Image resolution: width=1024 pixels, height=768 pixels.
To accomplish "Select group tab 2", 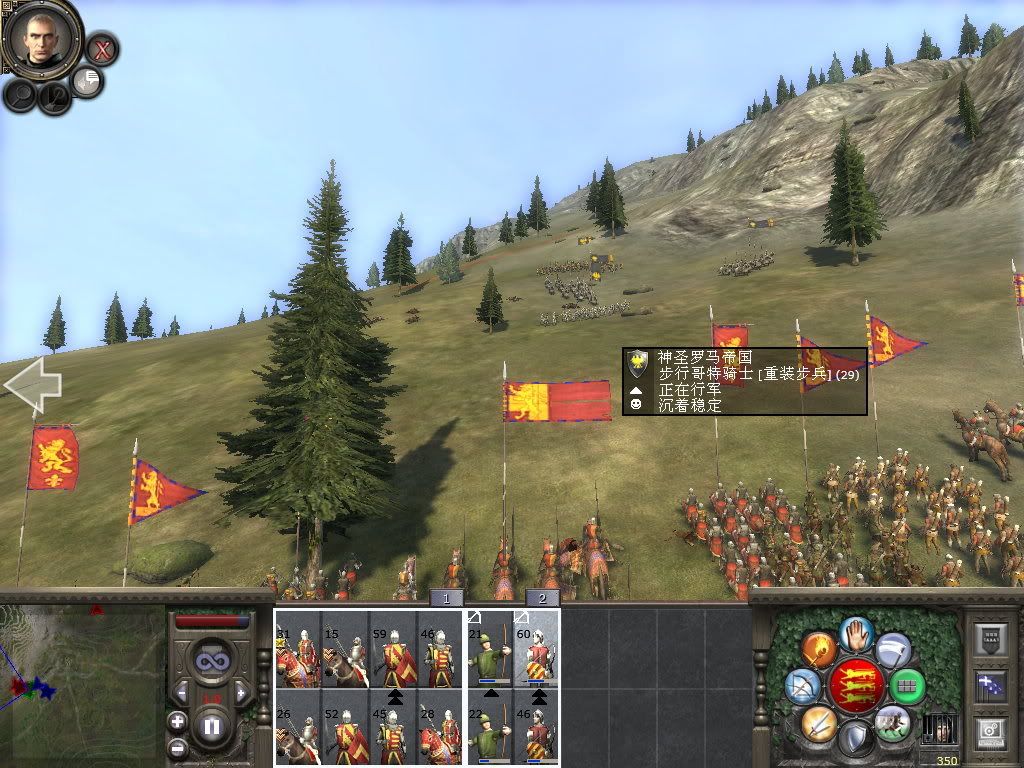I will (542, 598).
